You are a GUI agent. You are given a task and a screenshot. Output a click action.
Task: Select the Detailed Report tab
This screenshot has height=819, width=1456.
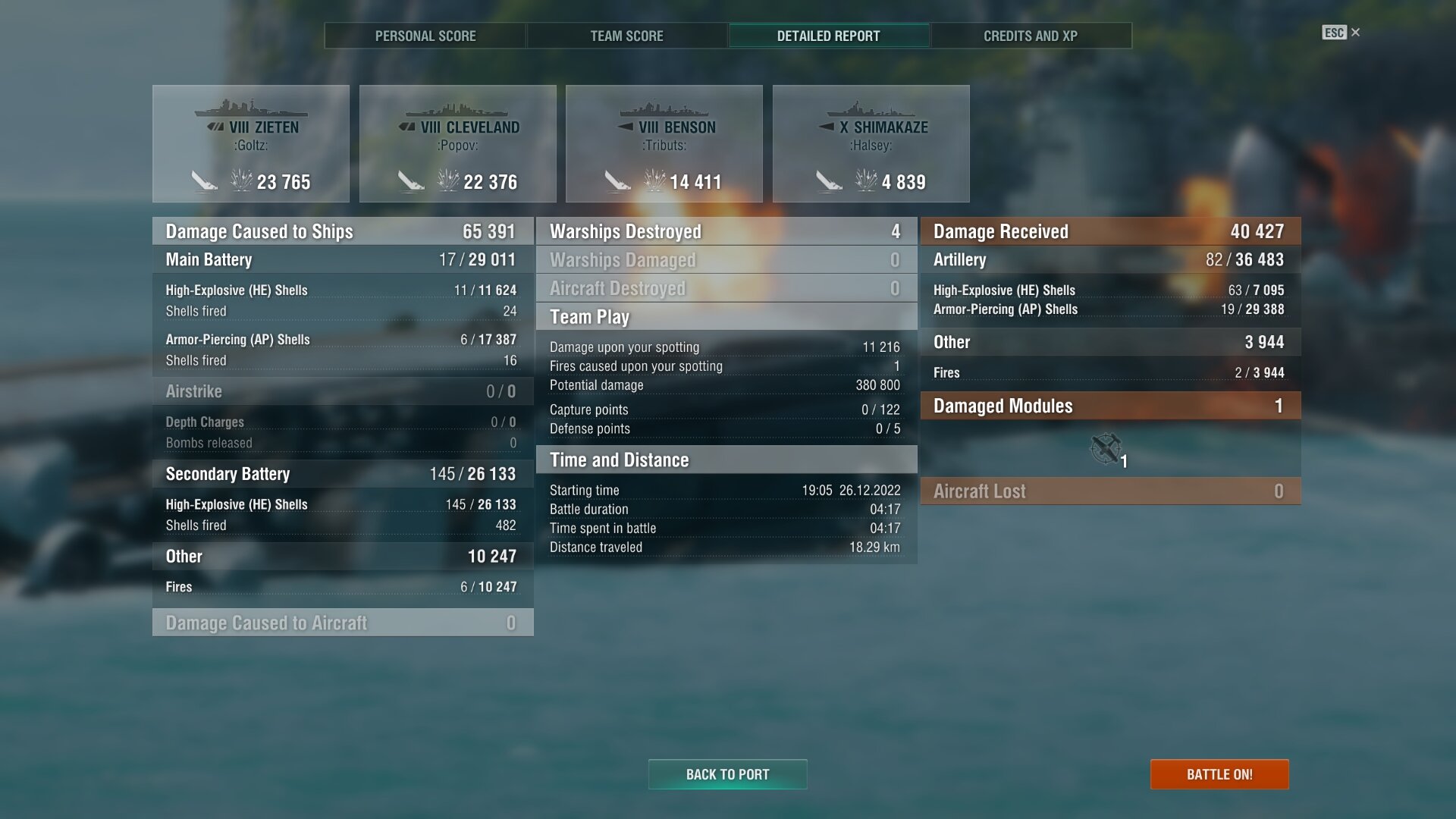(828, 36)
